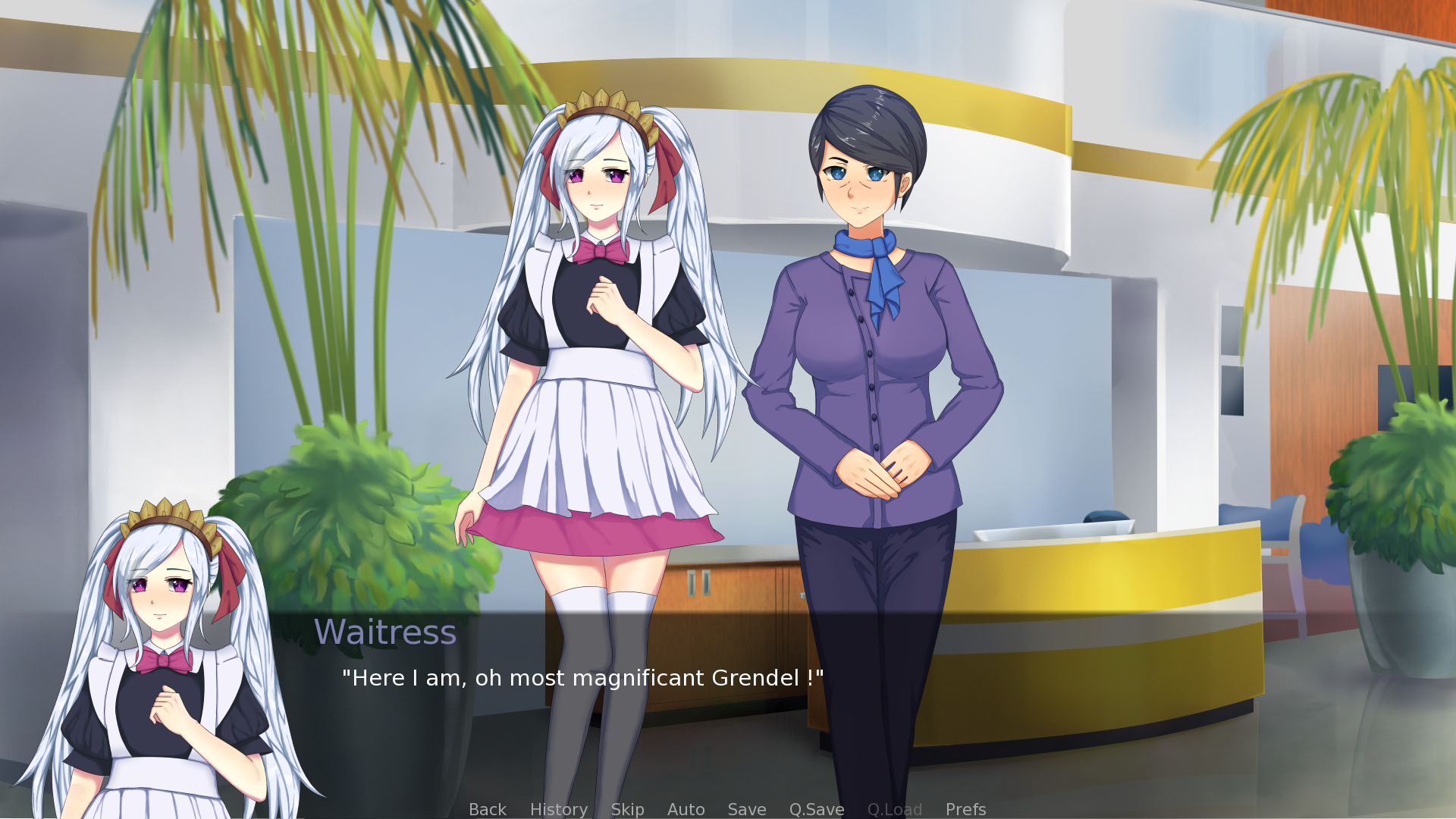Quick save using Q.Save
The width and height of the screenshot is (1456, 819).
pos(816,809)
